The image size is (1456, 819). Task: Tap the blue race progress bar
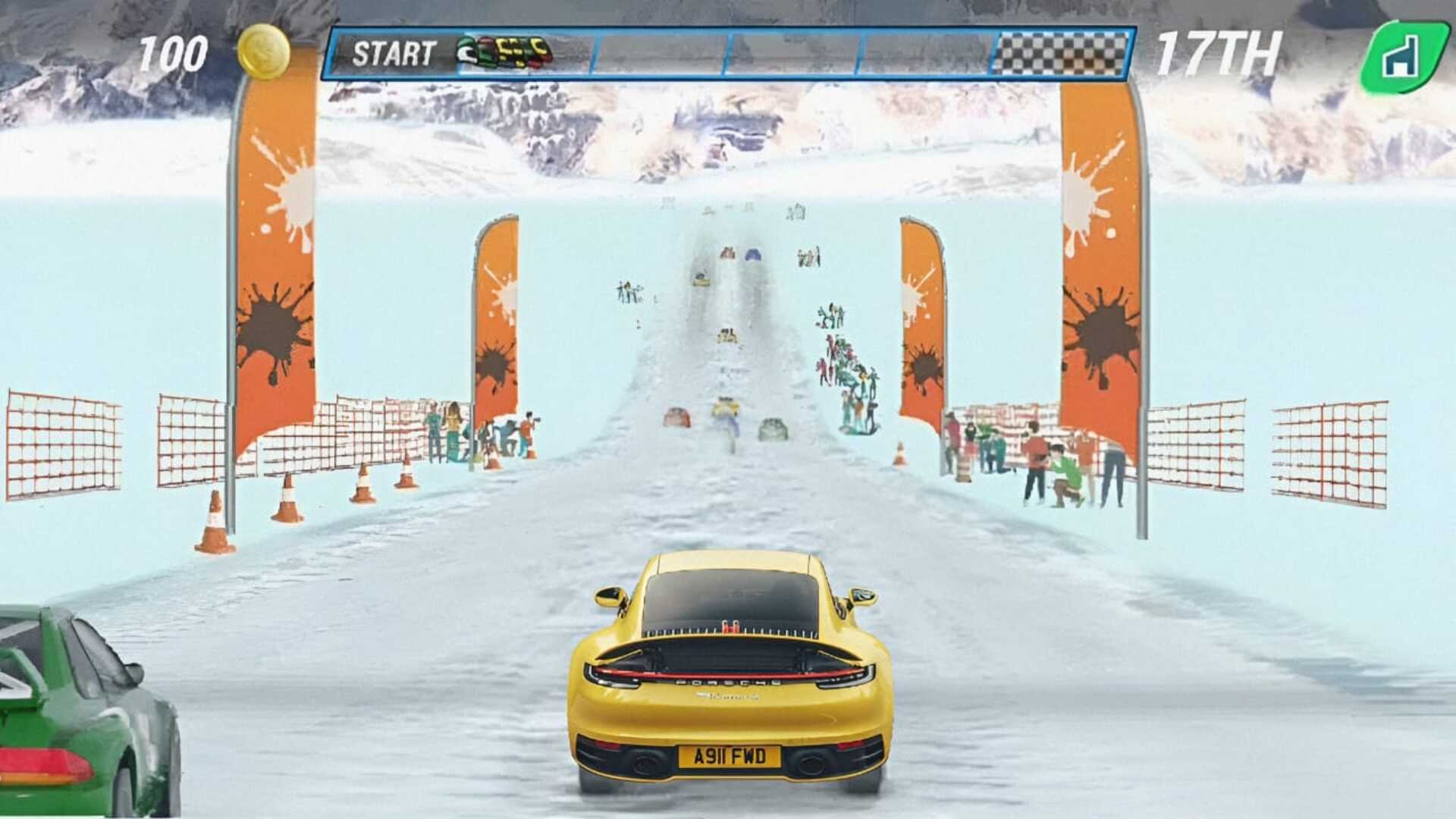coord(796,52)
